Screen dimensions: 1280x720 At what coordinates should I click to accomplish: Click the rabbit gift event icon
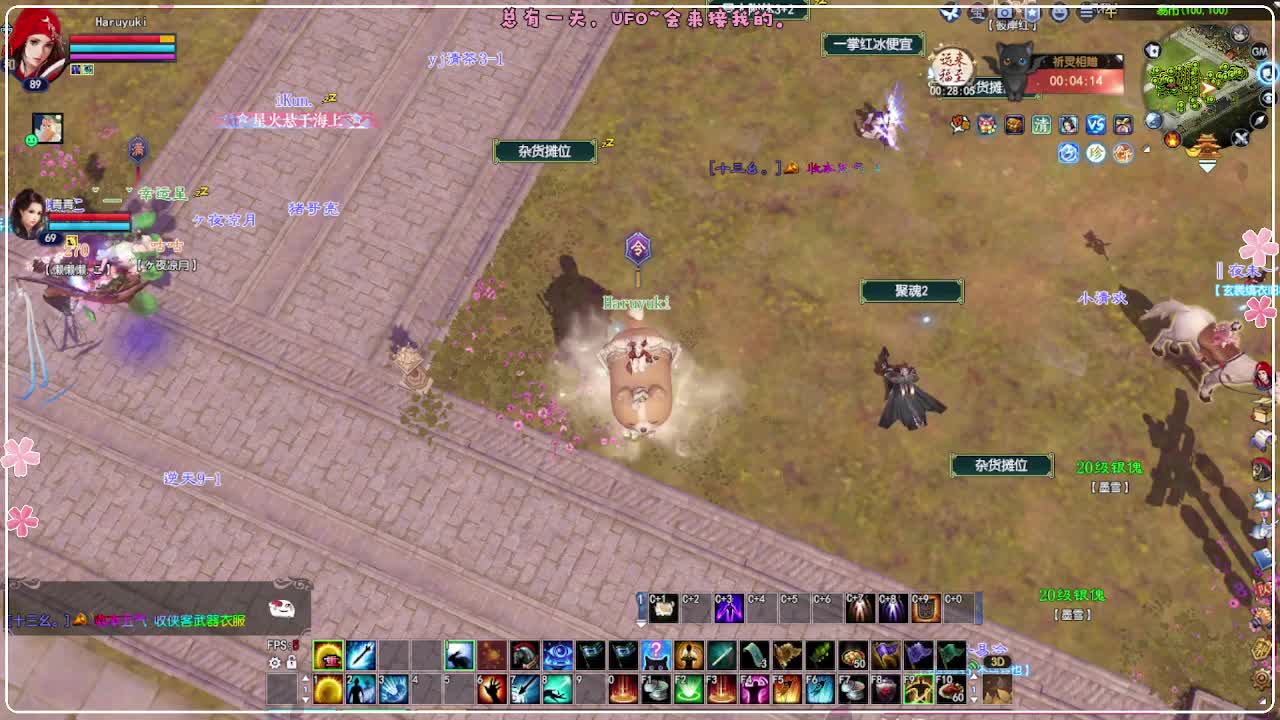coord(1122,125)
